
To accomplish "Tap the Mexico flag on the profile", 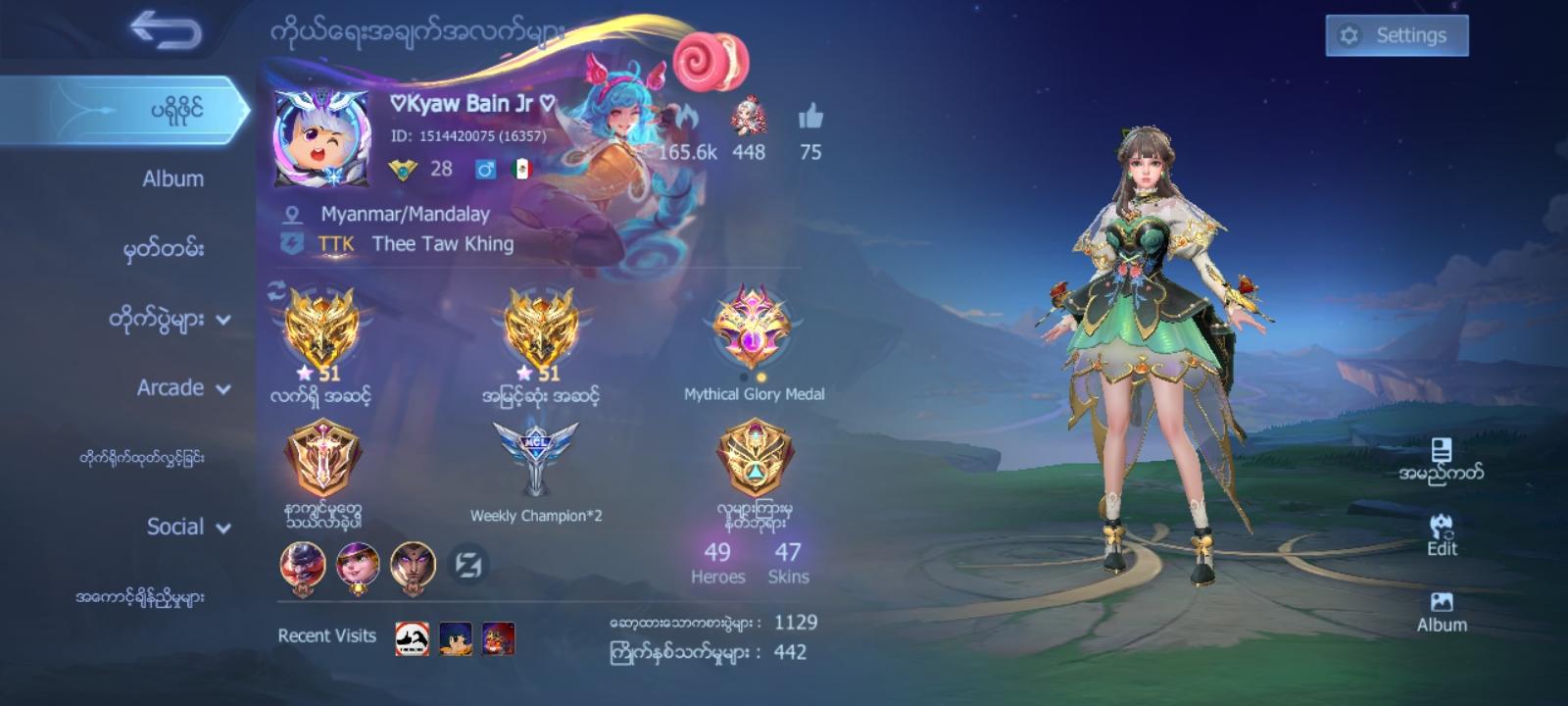I will pyautogui.click(x=520, y=169).
